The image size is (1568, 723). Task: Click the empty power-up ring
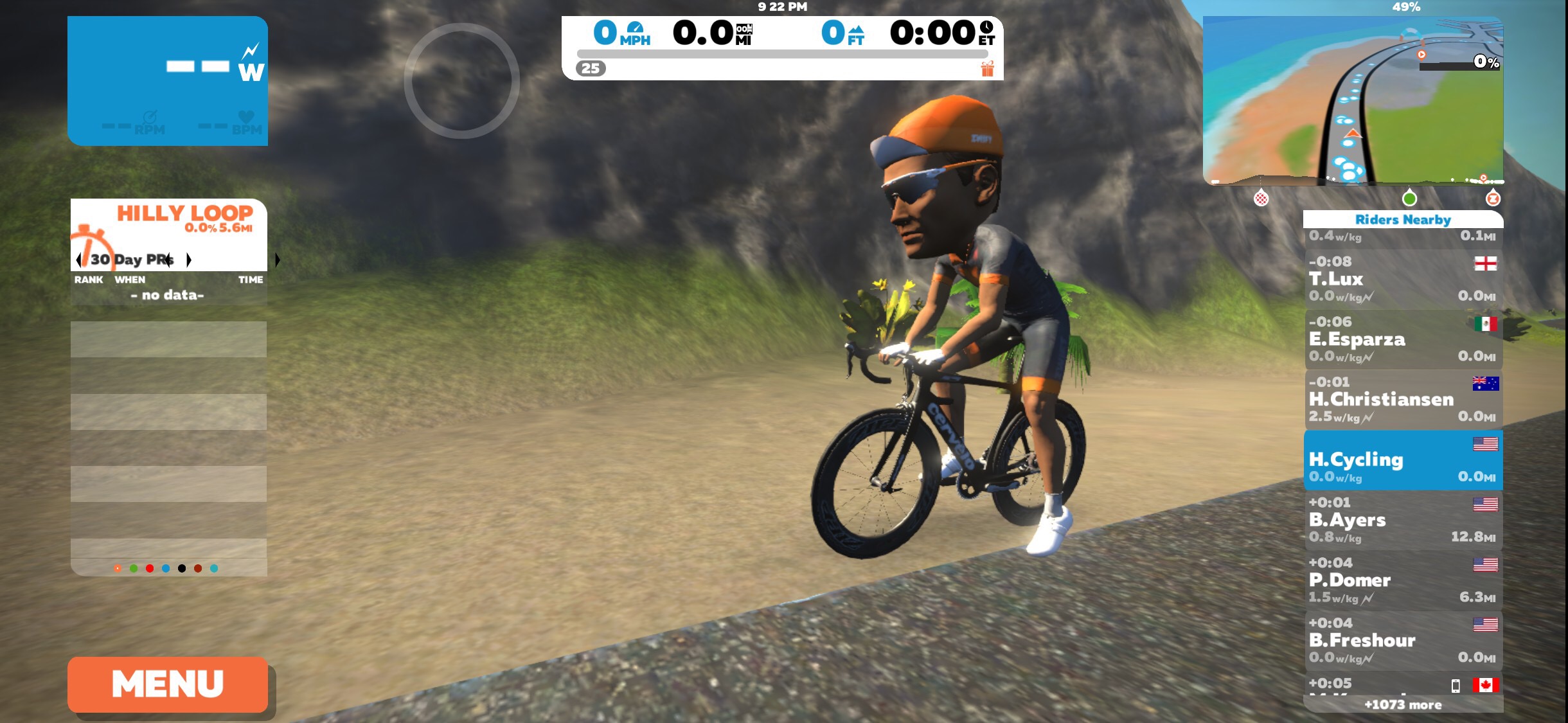[x=461, y=81]
